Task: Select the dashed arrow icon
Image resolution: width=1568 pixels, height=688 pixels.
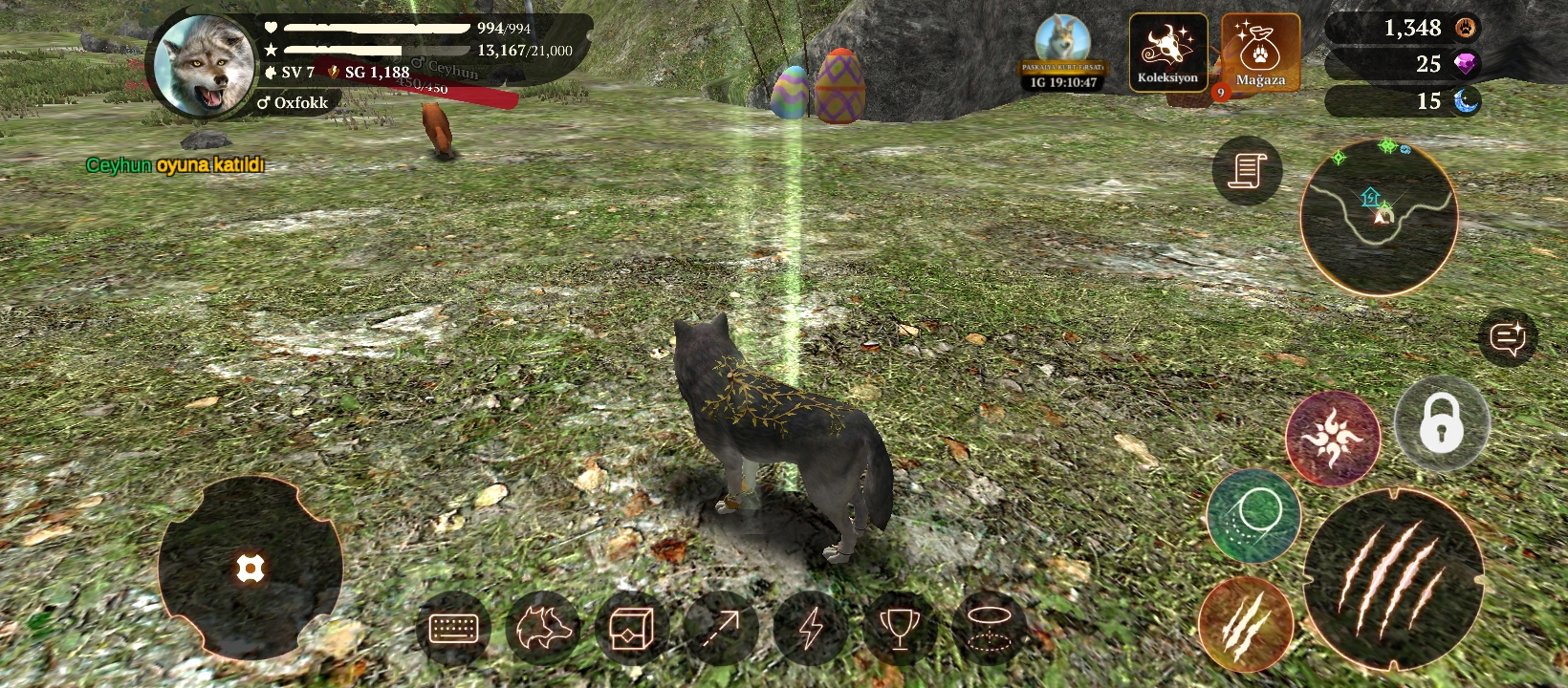Action: [721, 628]
